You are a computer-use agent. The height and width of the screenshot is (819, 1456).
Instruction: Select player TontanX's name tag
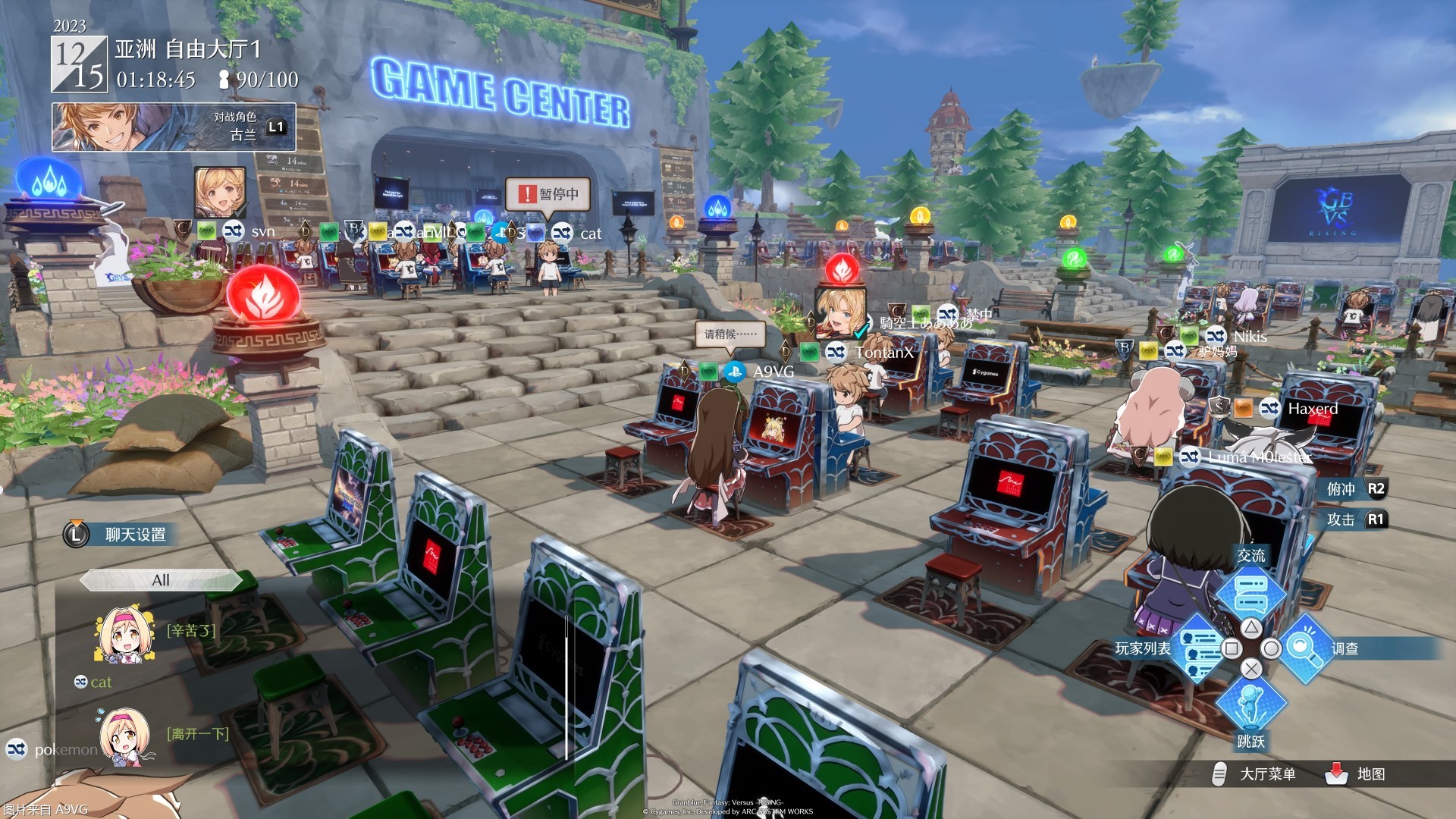click(x=884, y=352)
